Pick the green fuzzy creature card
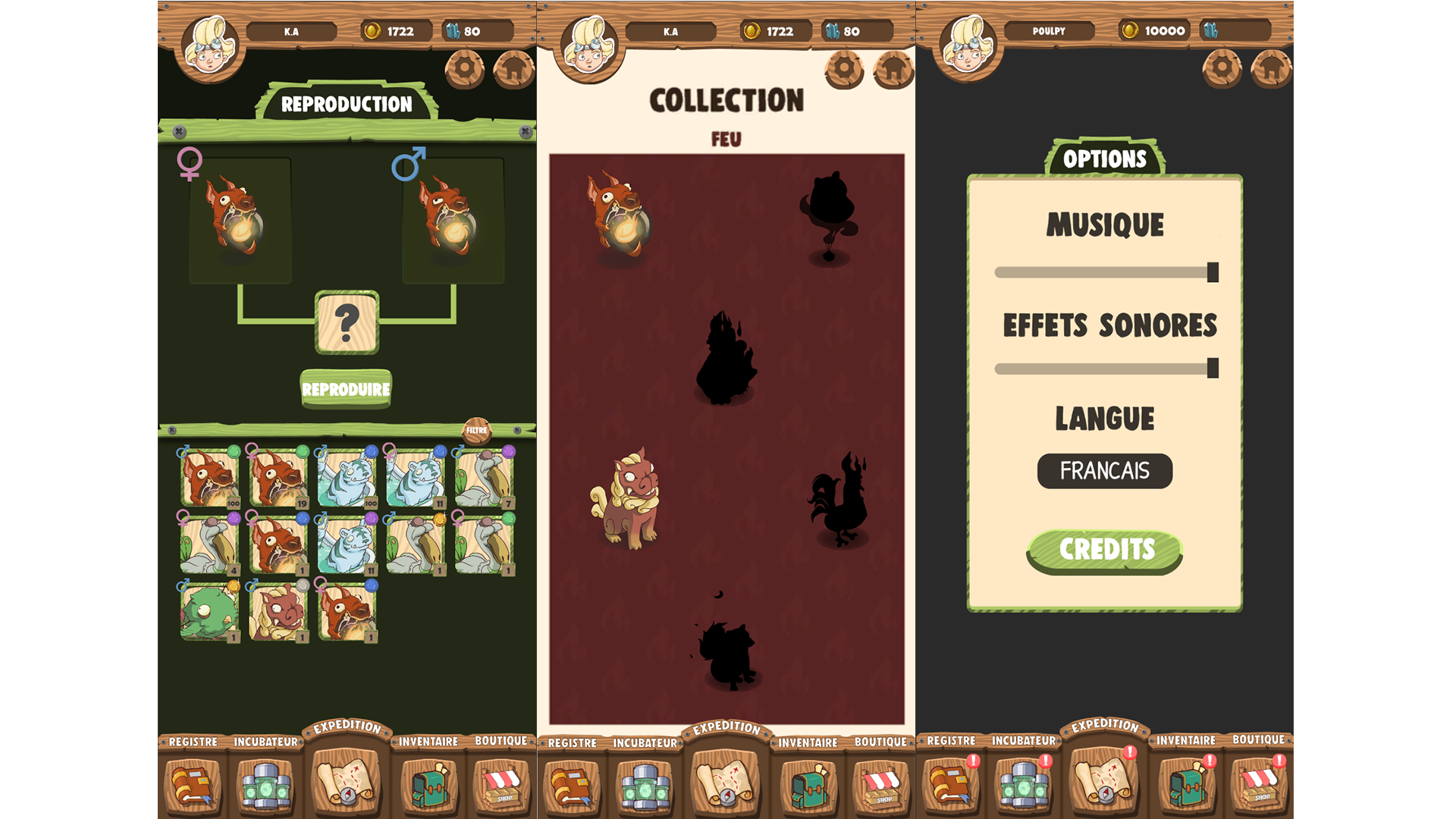The height and width of the screenshot is (819, 1456). point(209,611)
